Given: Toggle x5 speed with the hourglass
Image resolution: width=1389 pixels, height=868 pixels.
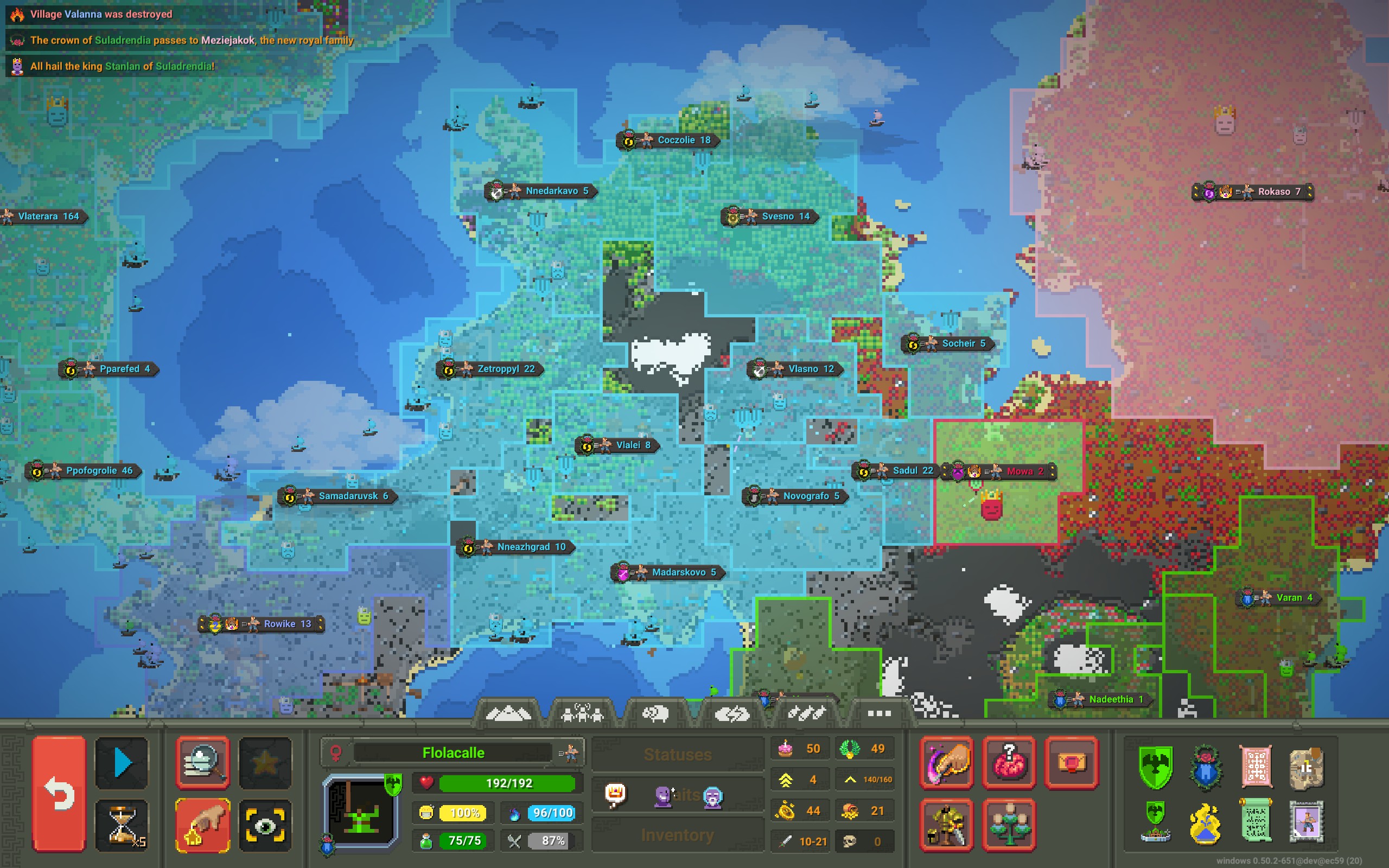Looking at the screenshot, I should click(122, 826).
